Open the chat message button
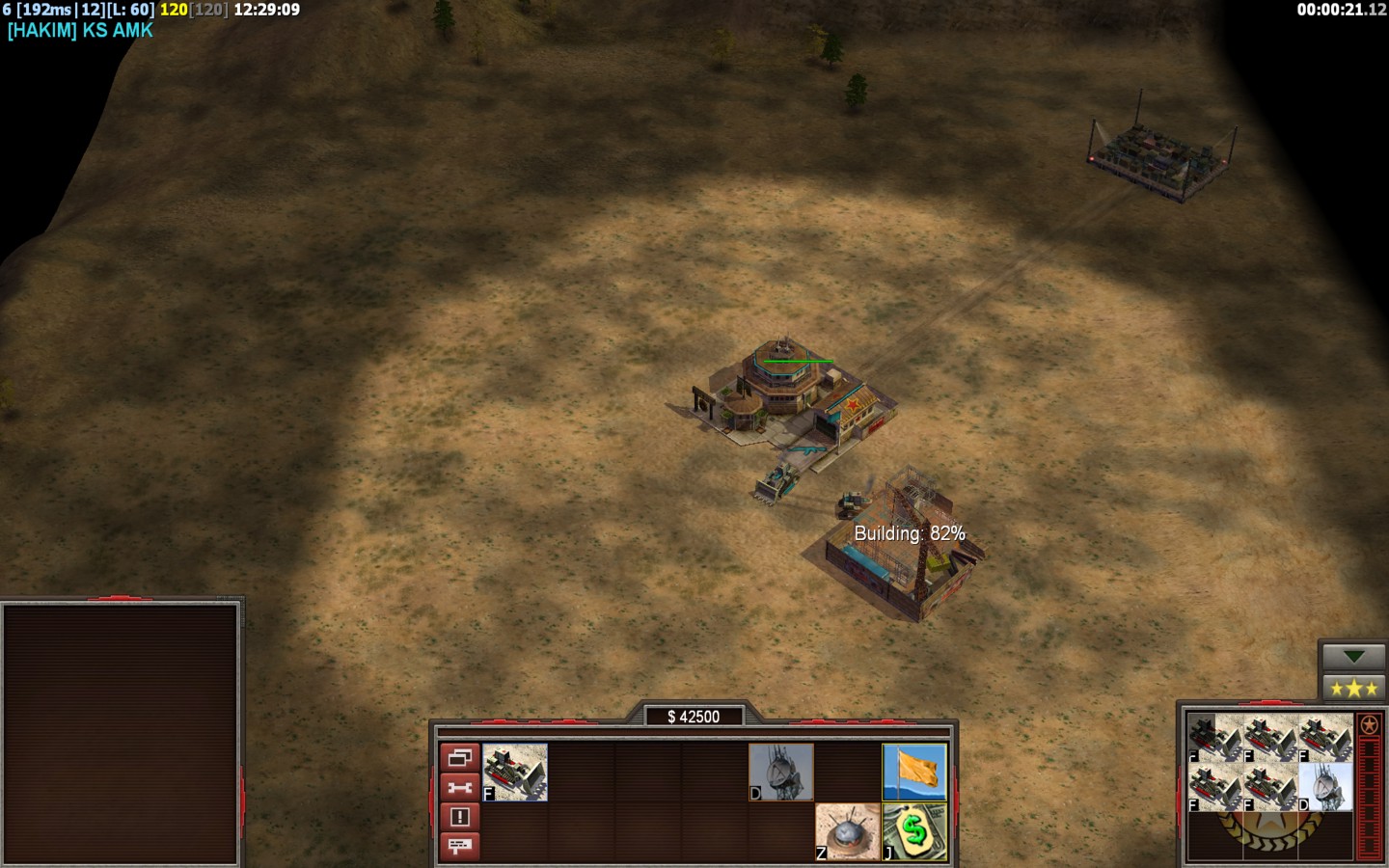The width and height of the screenshot is (1389, 868). [x=460, y=846]
